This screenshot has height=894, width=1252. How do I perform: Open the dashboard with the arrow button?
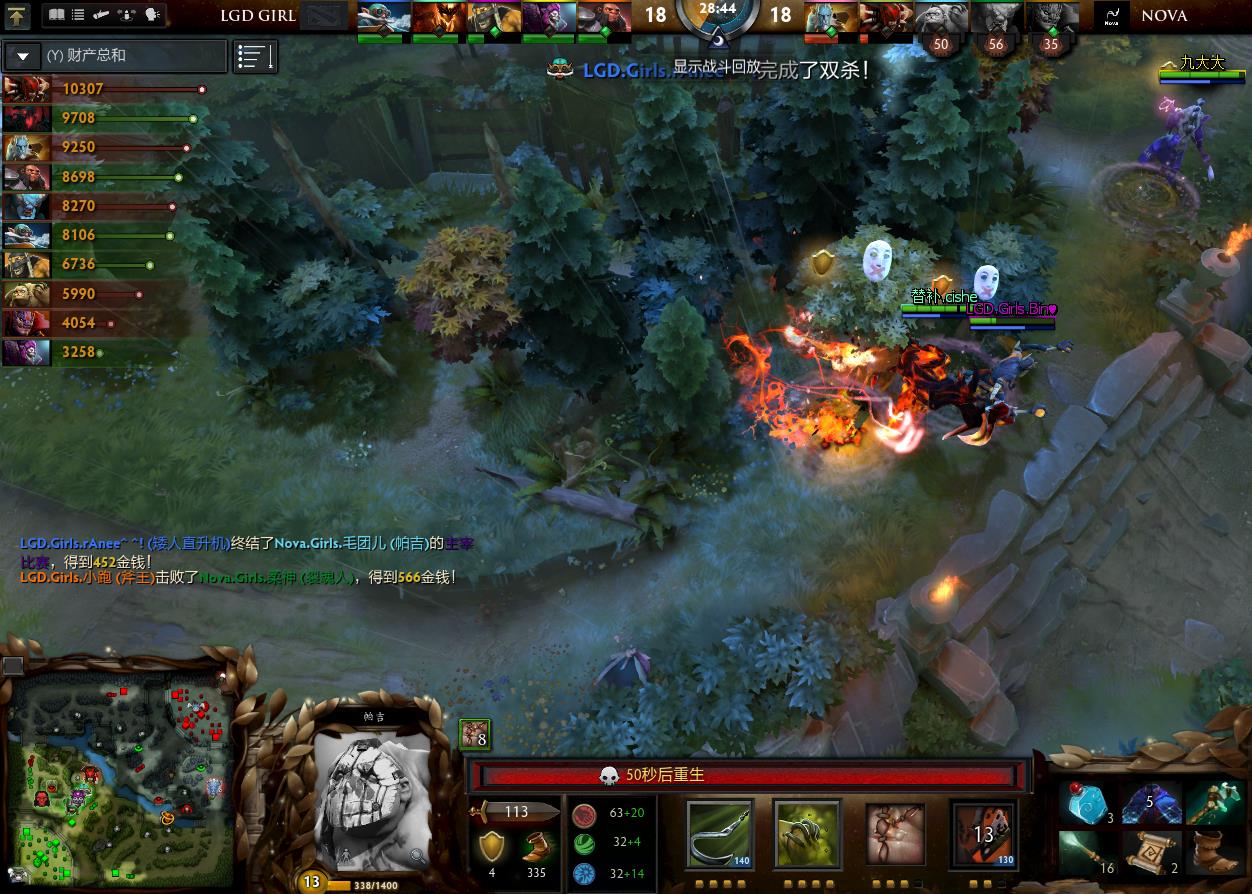click(17, 16)
